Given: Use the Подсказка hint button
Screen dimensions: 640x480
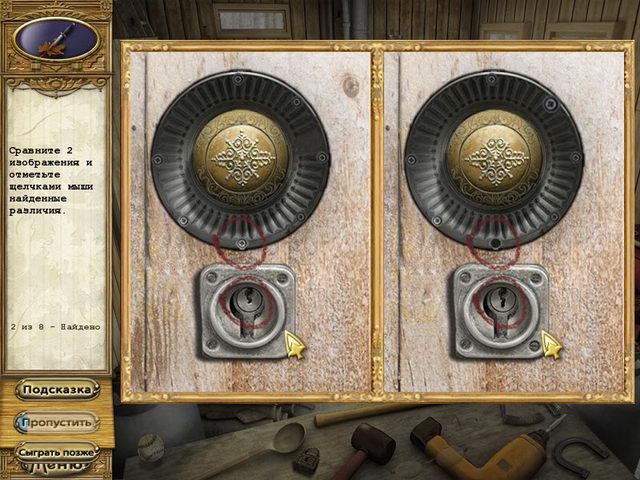Looking at the screenshot, I should [57, 389].
